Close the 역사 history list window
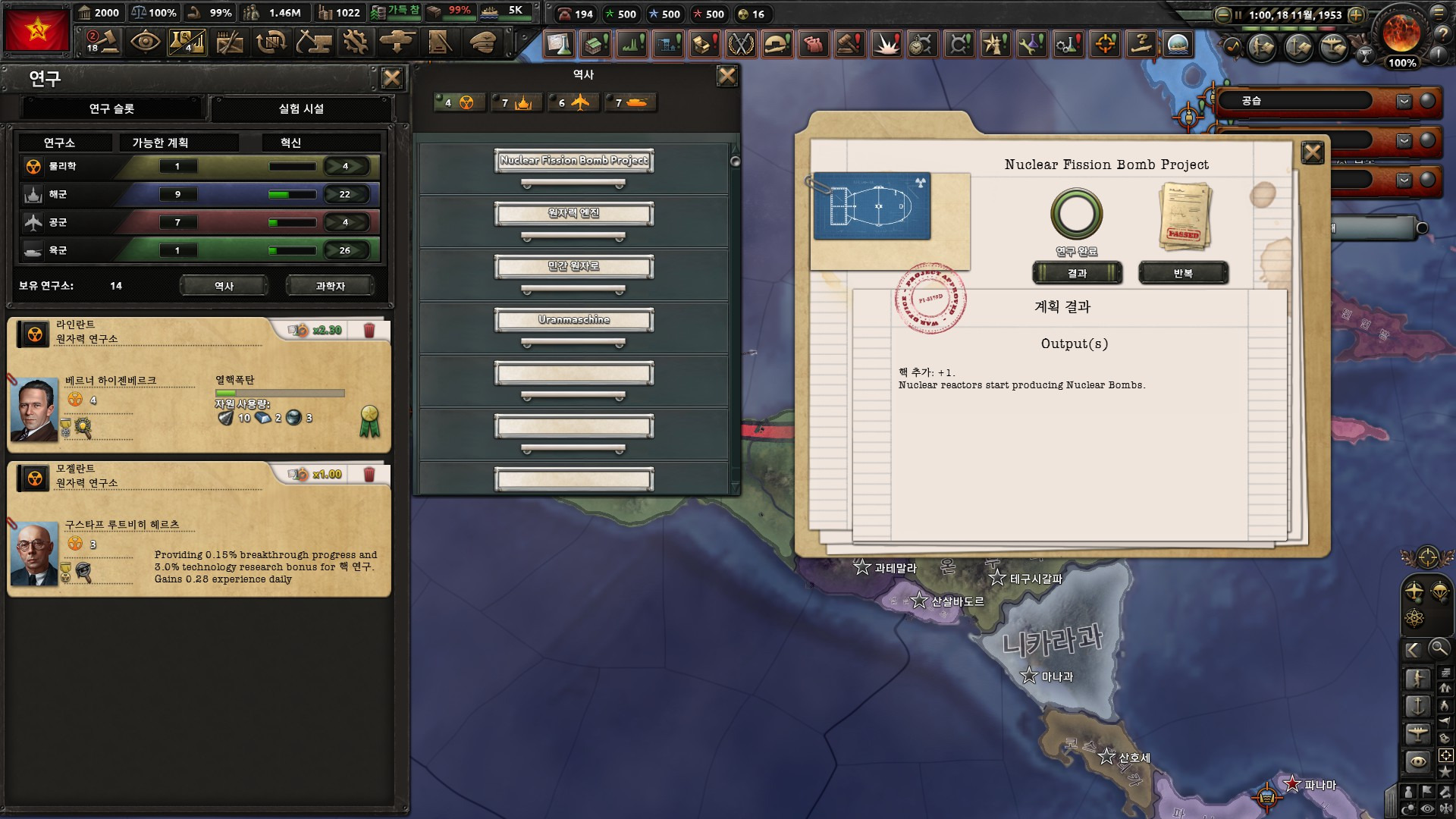The width and height of the screenshot is (1456, 819). click(726, 75)
